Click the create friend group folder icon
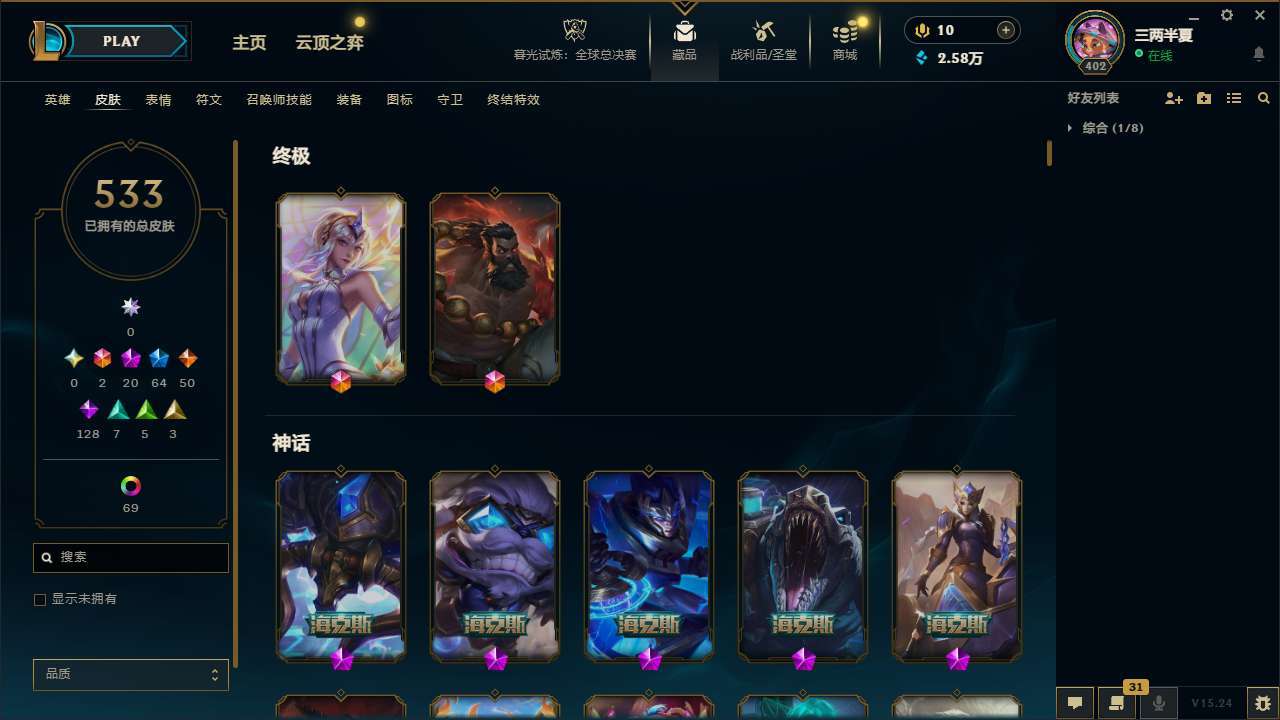Screen dimensions: 1280x720 [x=1204, y=98]
